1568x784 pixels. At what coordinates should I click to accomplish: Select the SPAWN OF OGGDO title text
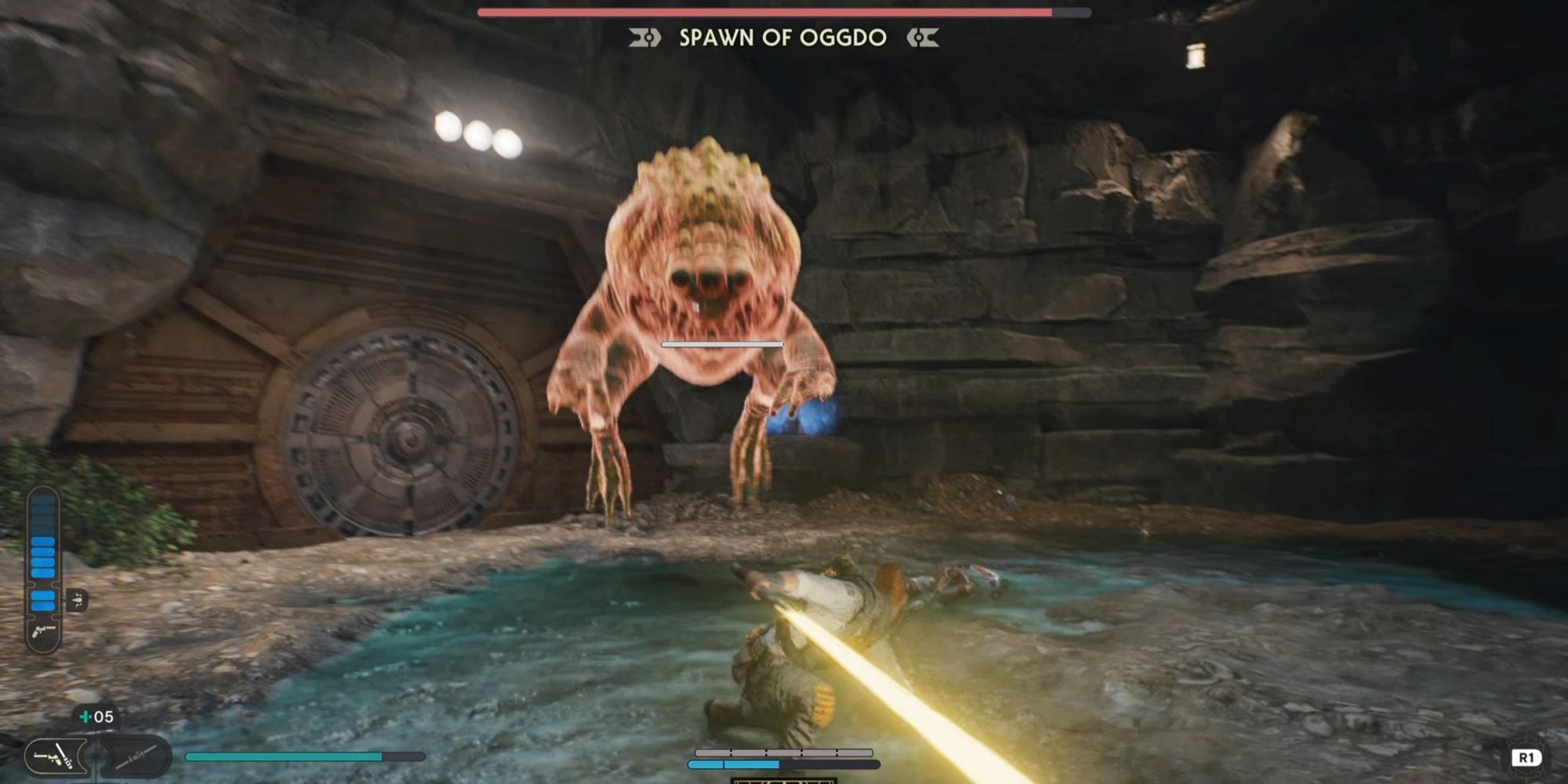pyautogui.click(x=784, y=37)
